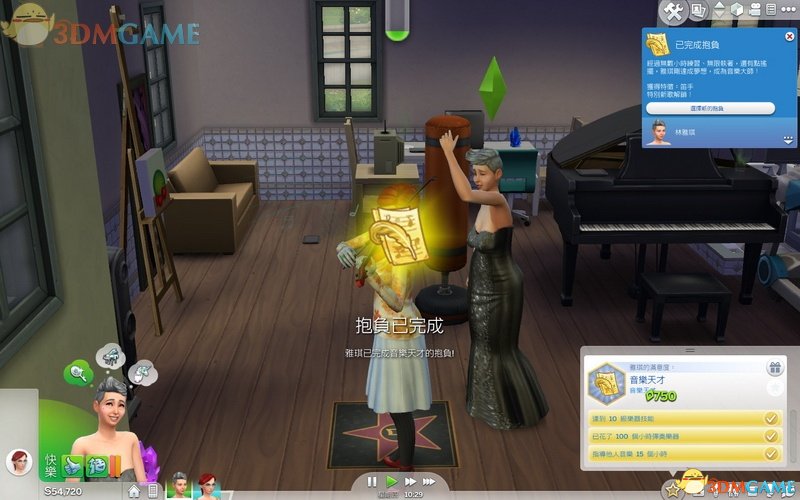Close the aspiration completed notification
800x500 pixels.
pos(787,37)
